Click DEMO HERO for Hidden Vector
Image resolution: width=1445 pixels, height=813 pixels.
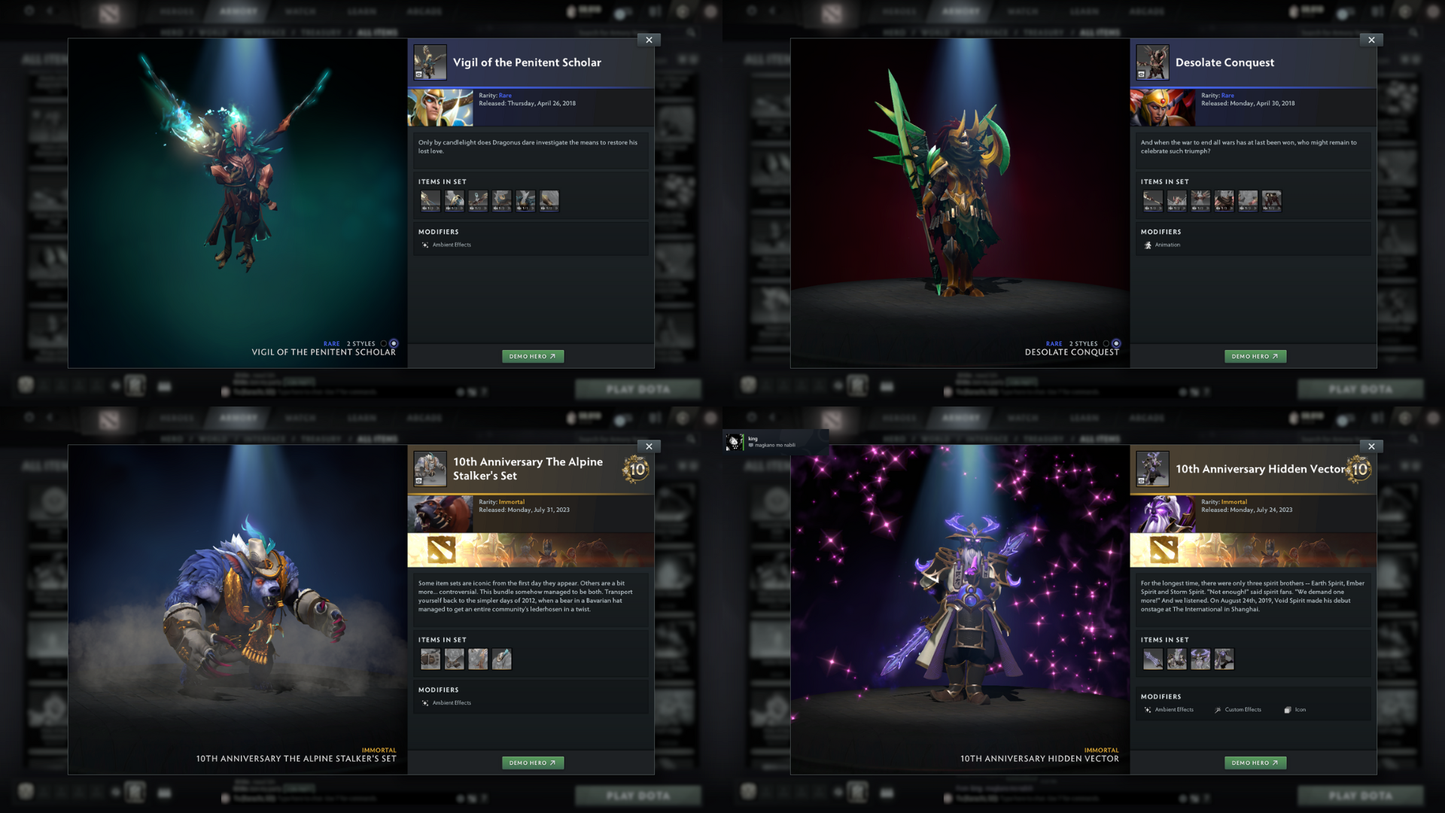point(1255,762)
